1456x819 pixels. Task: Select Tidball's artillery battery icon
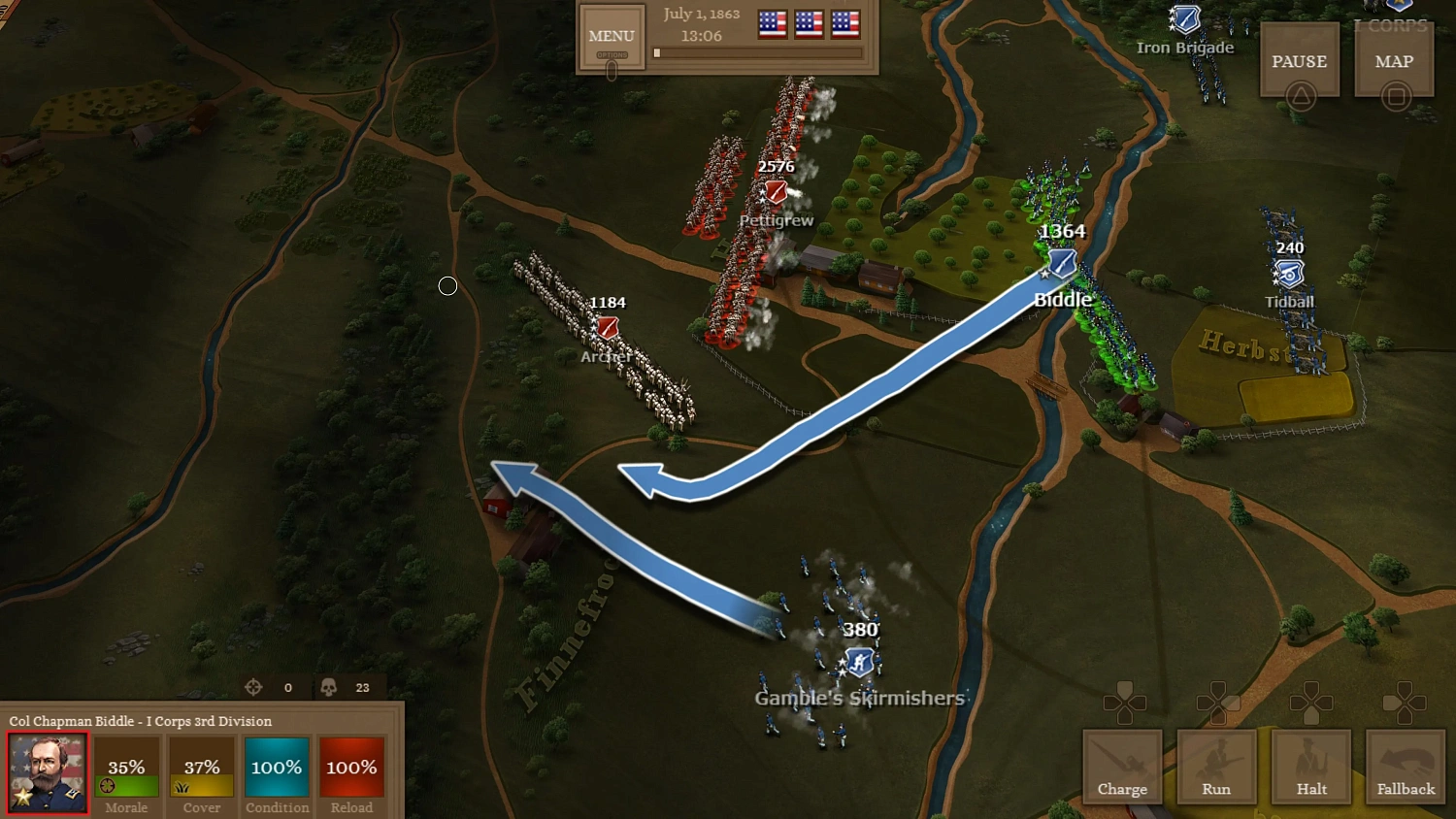pos(1289,275)
